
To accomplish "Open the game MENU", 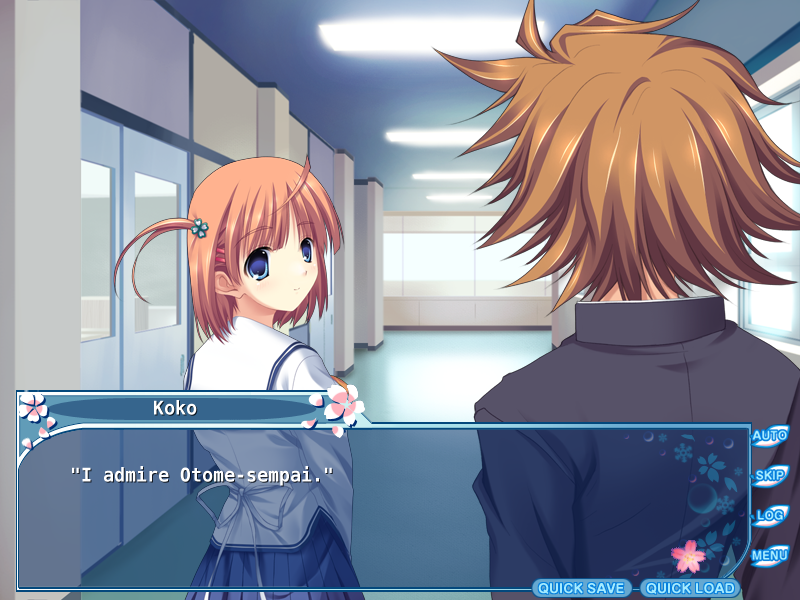I will coord(769,555).
